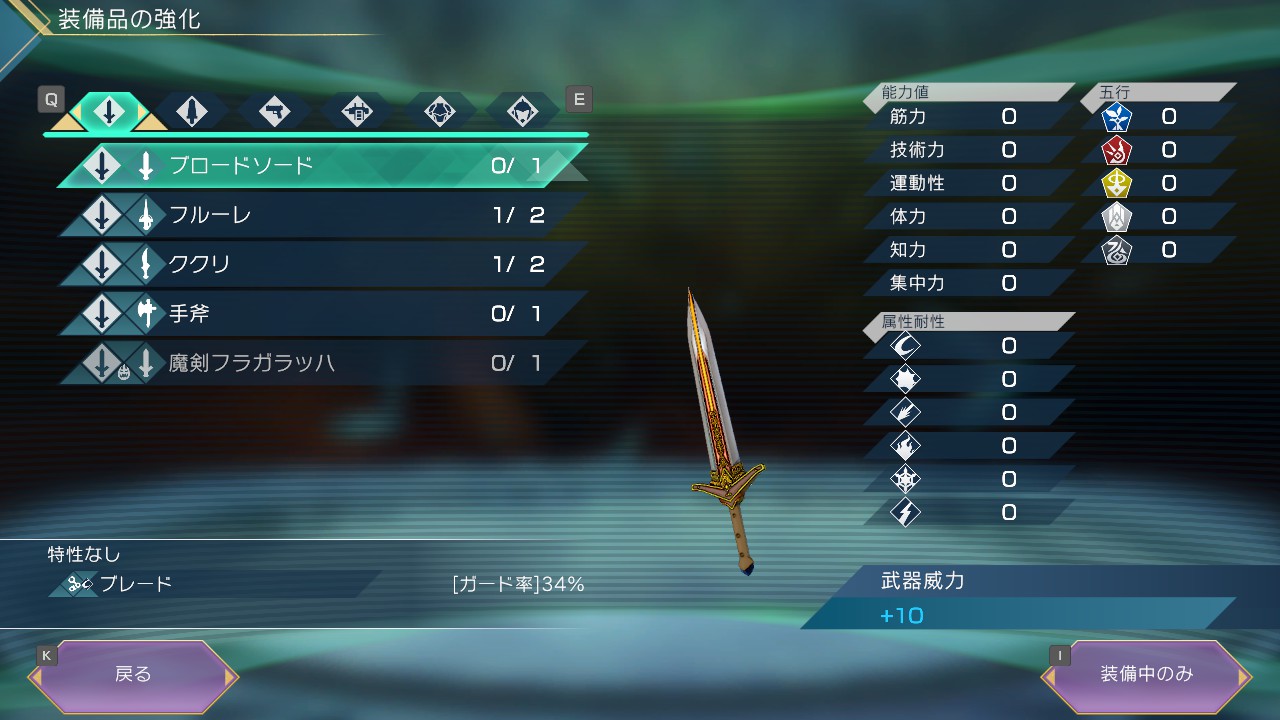This screenshot has width=1280, height=720.
Task: Select the active sword category tab
Action: (109, 112)
